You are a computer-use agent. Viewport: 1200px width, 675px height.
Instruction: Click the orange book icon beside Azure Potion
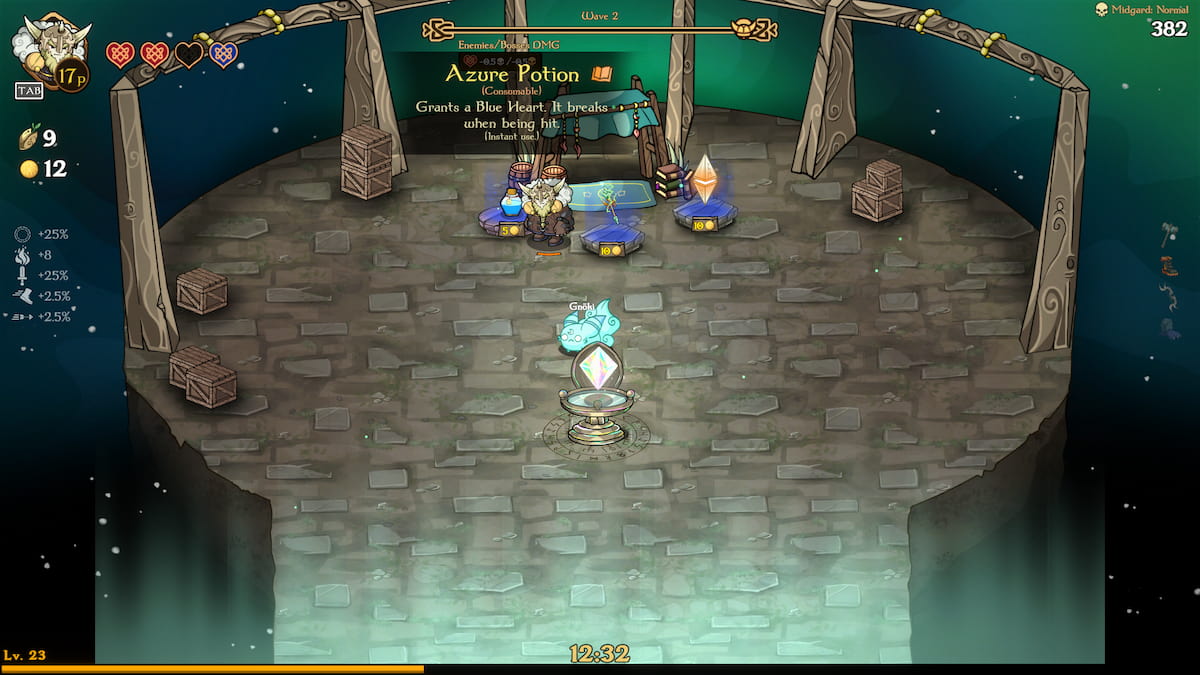coord(601,74)
